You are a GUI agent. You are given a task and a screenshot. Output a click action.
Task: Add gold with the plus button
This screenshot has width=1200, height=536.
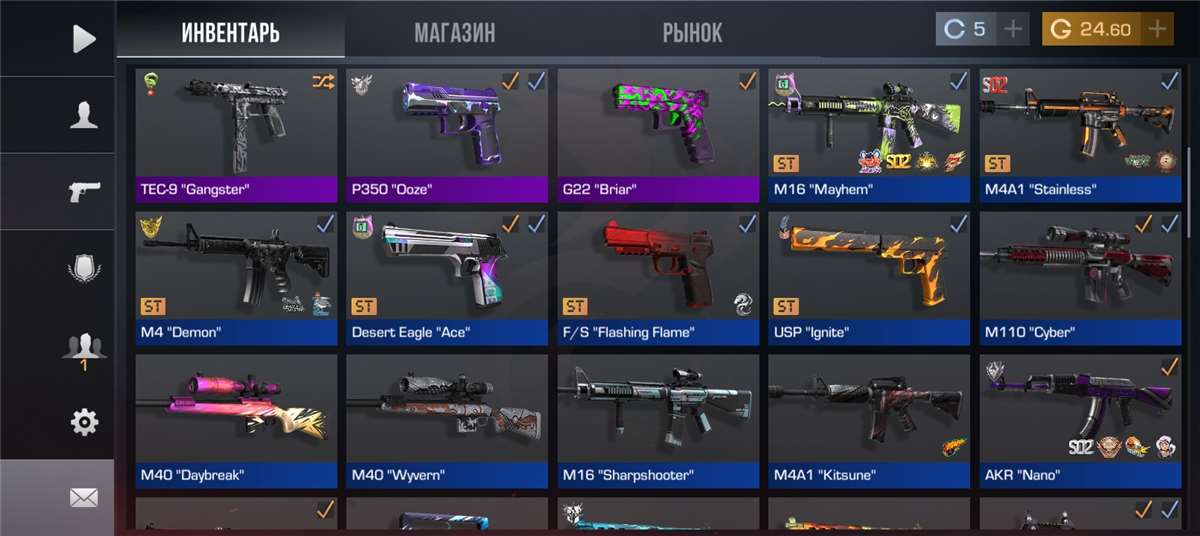[x=1158, y=29]
